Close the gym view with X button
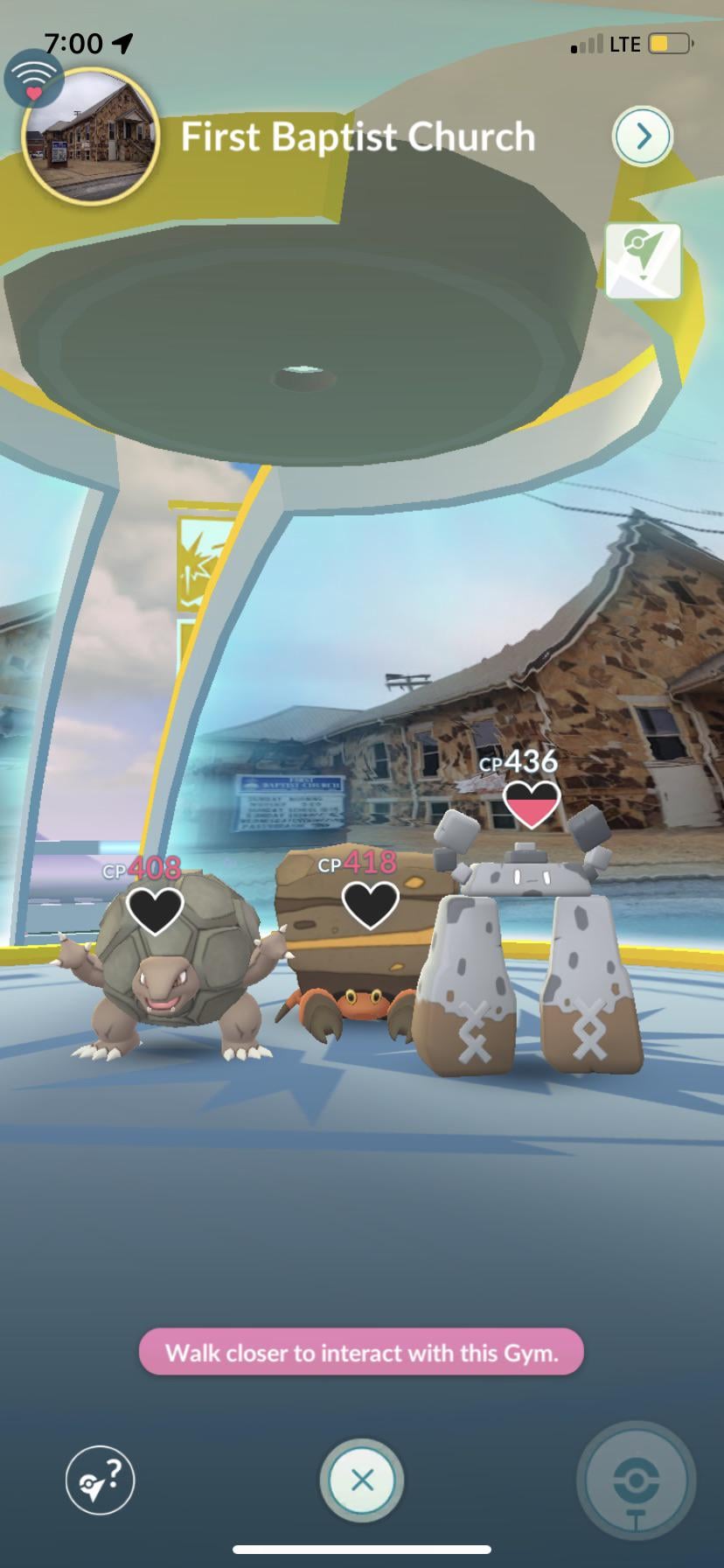The image size is (724, 1568). [x=362, y=1480]
